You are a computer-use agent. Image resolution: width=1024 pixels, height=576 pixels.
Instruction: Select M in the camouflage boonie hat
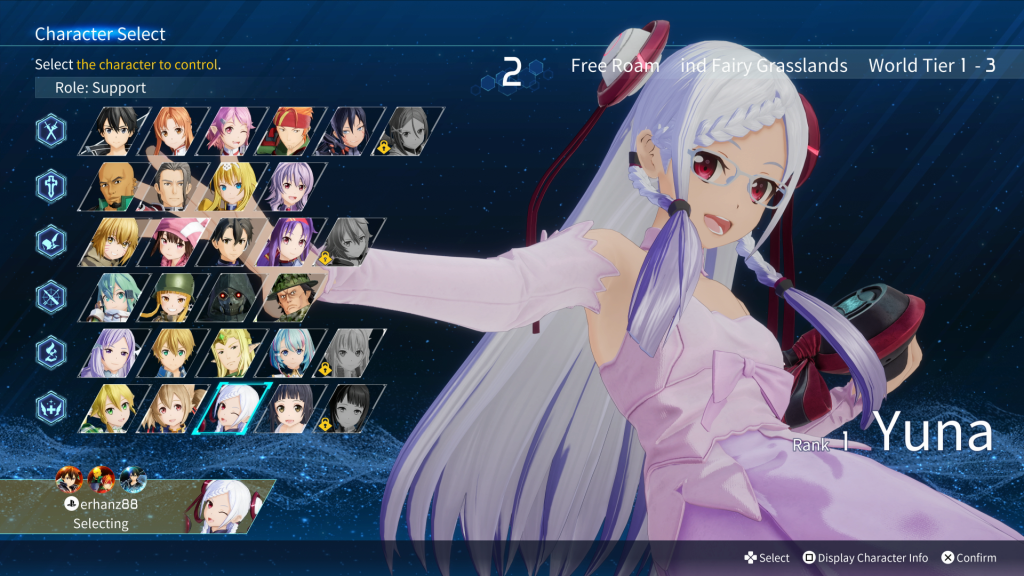[x=290, y=297]
